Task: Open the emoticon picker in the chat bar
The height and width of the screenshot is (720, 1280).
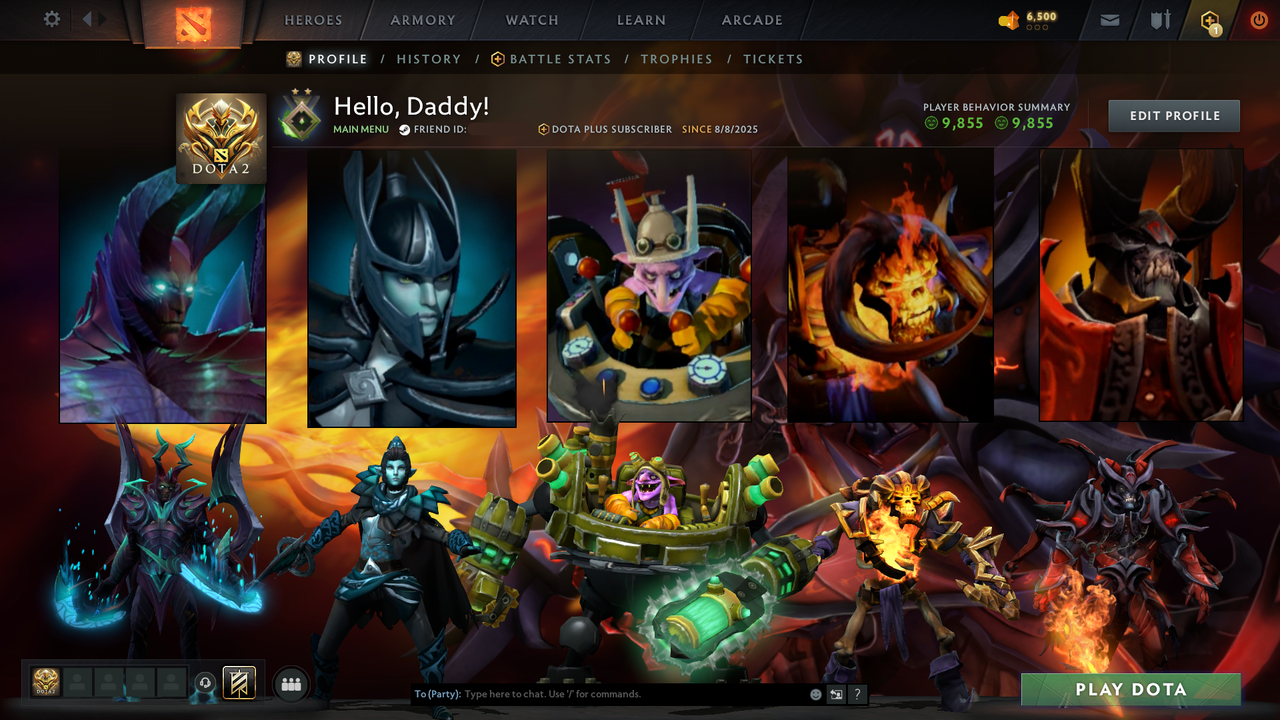Action: coord(814,693)
